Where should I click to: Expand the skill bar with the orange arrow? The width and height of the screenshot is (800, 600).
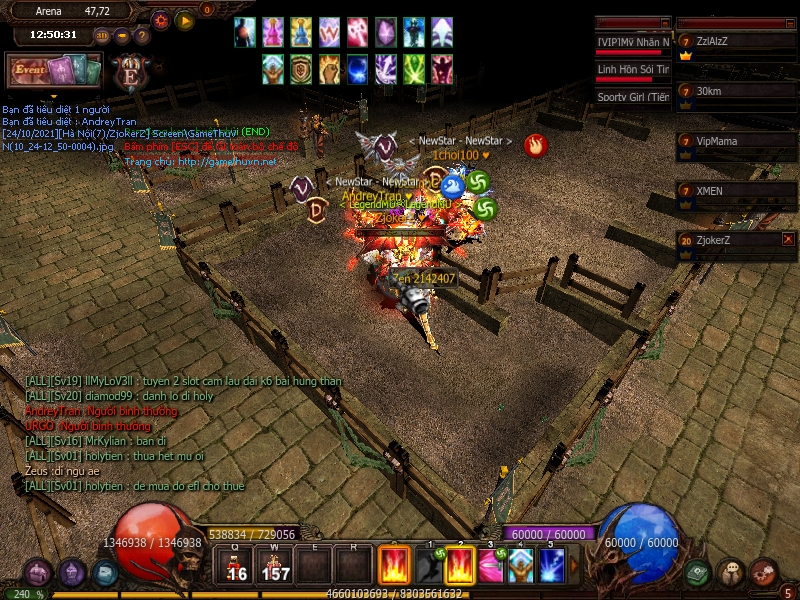pos(574,566)
